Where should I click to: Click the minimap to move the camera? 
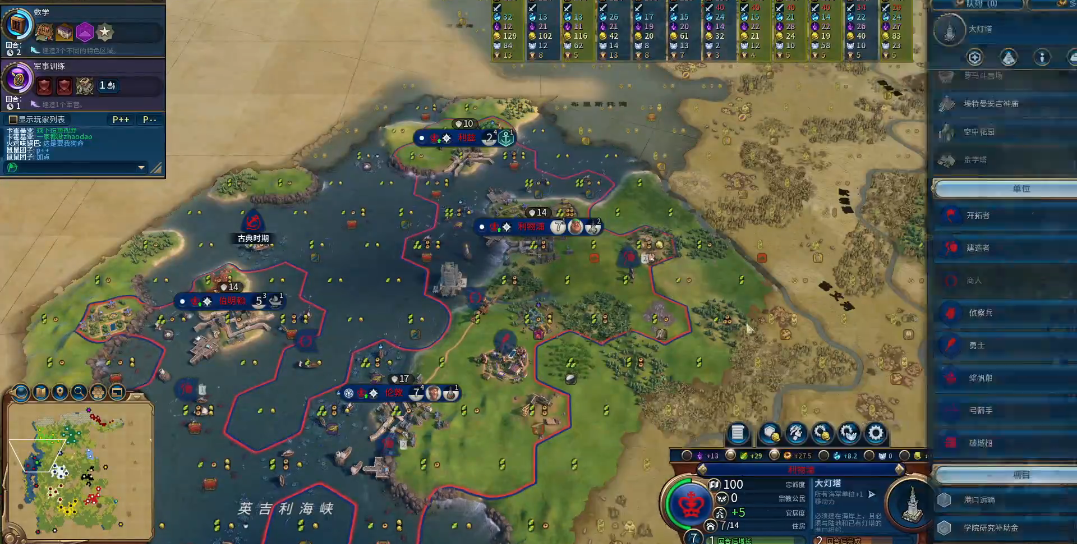coord(75,470)
